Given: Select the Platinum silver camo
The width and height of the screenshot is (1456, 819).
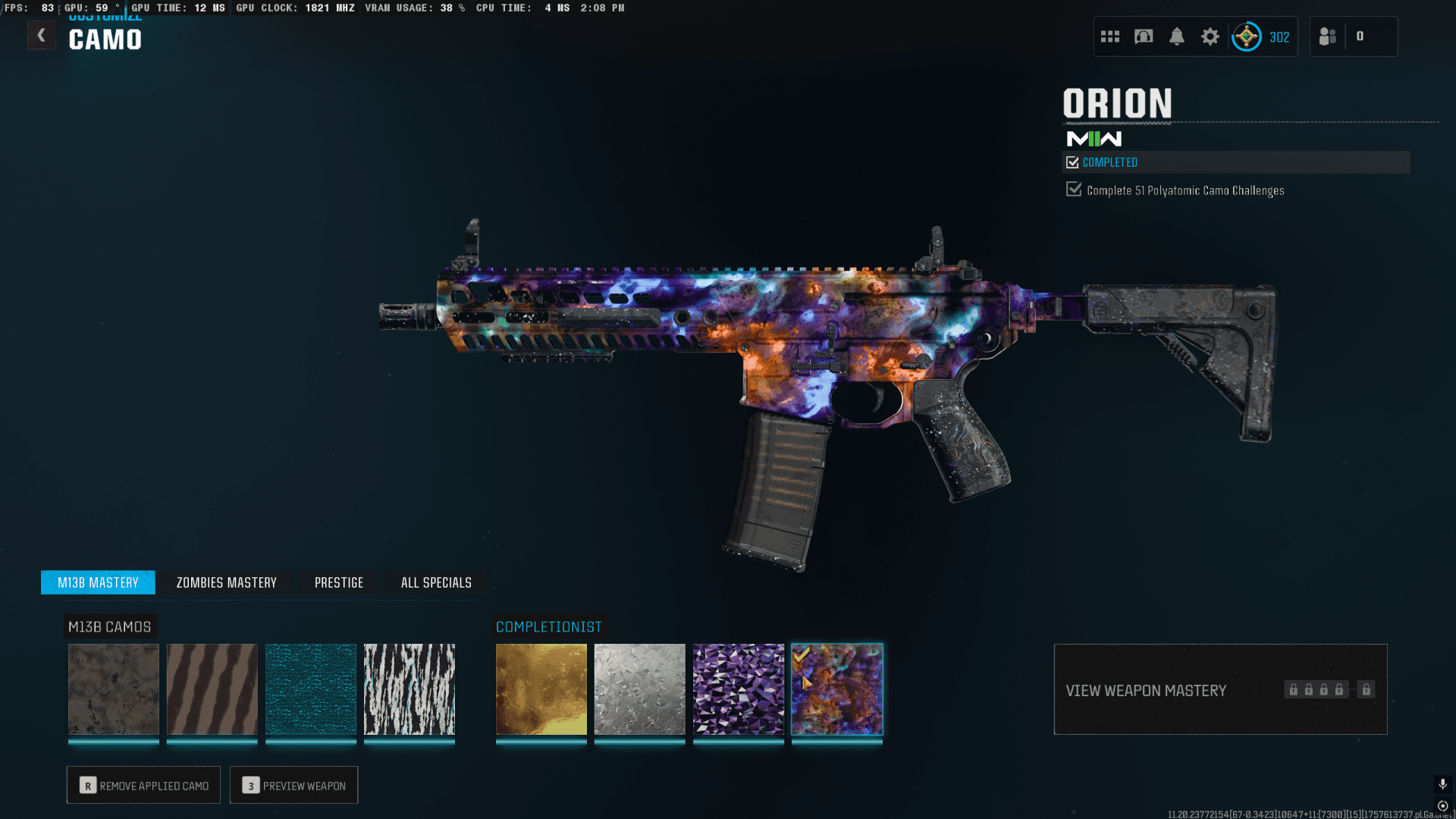Looking at the screenshot, I should (x=640, y=689).
